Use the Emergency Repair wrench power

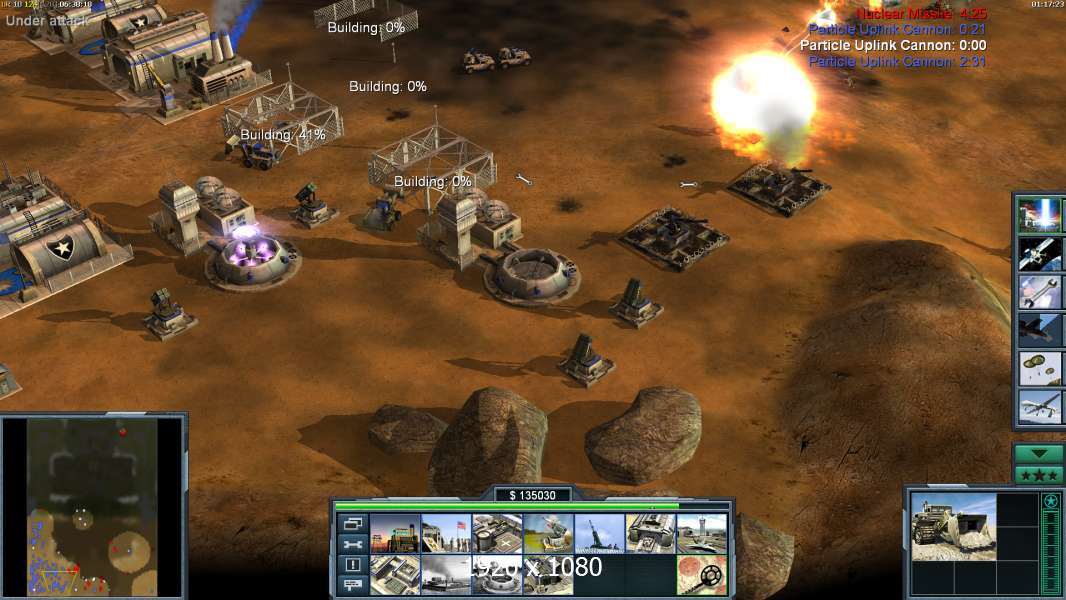pyautogui.click(x=1039, y=292)
